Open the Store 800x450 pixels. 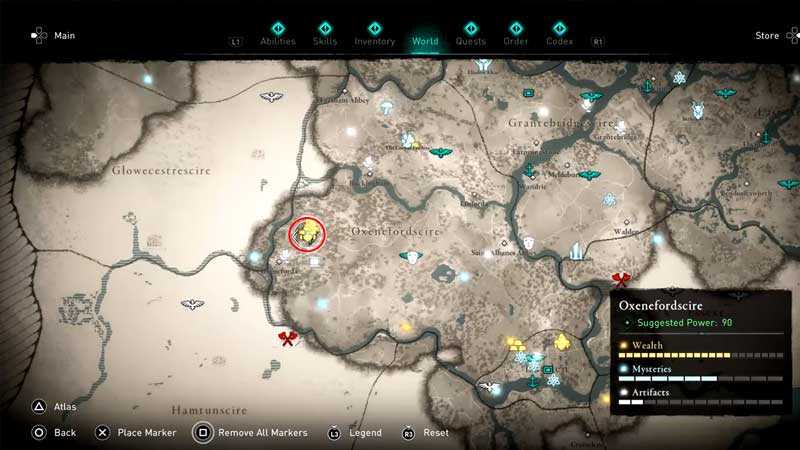coord(767,36)
